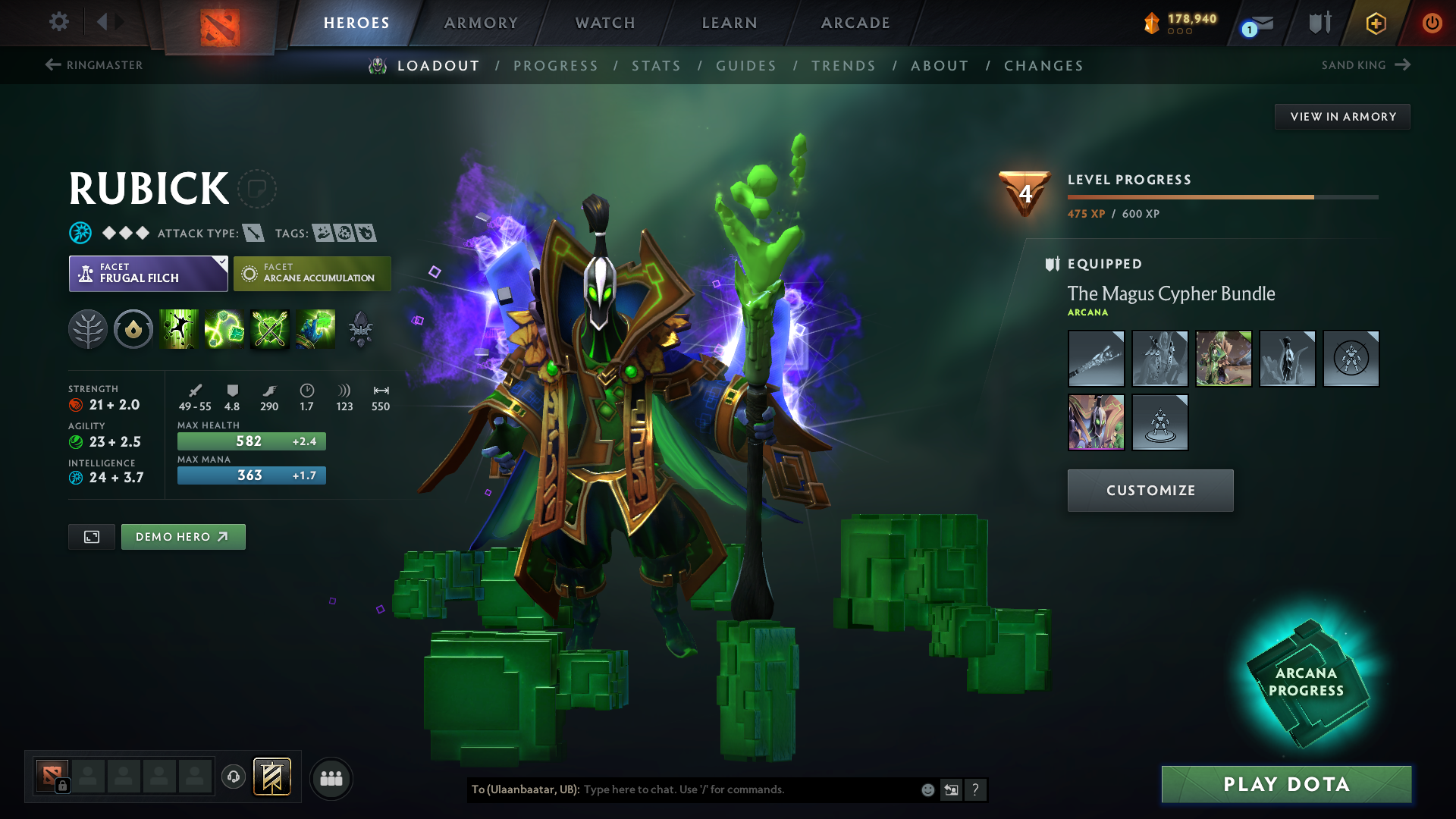This screenshot has width=1456, height=819.
Task: Open the Telekinesis ability icon
Action: [179, 329]
